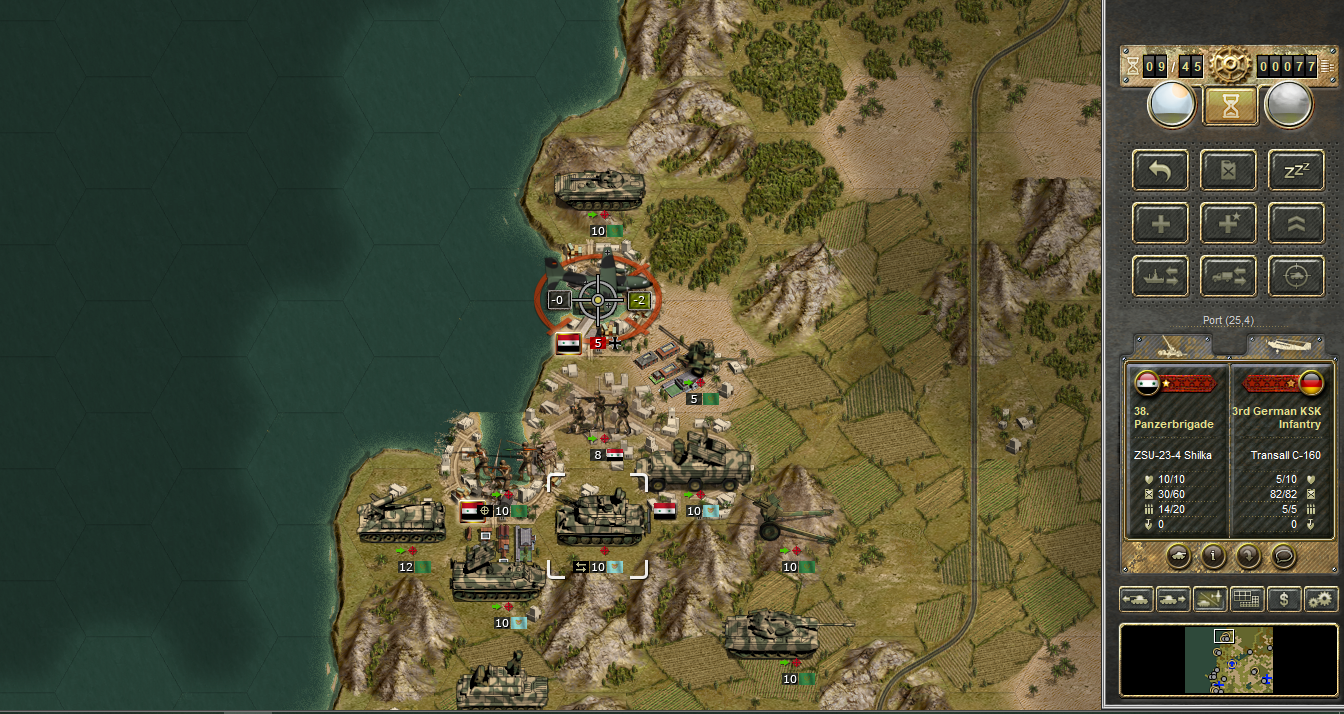The width and height of the screenshot is (1344, 714).
Task: Use the plus-with-star elite replacements button
Action: click(x=1229, y=222)
